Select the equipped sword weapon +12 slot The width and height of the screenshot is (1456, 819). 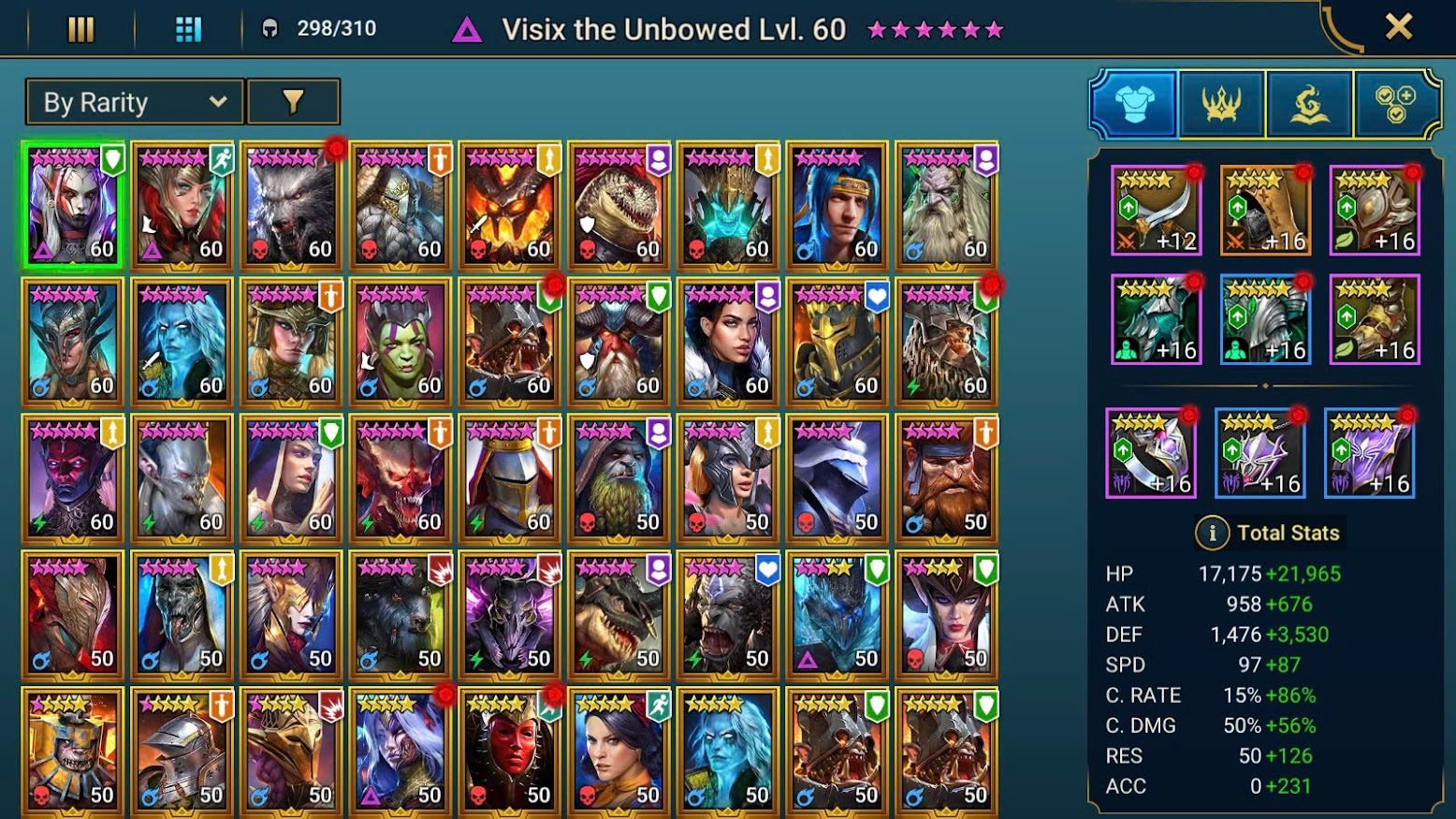[1156, 211]
